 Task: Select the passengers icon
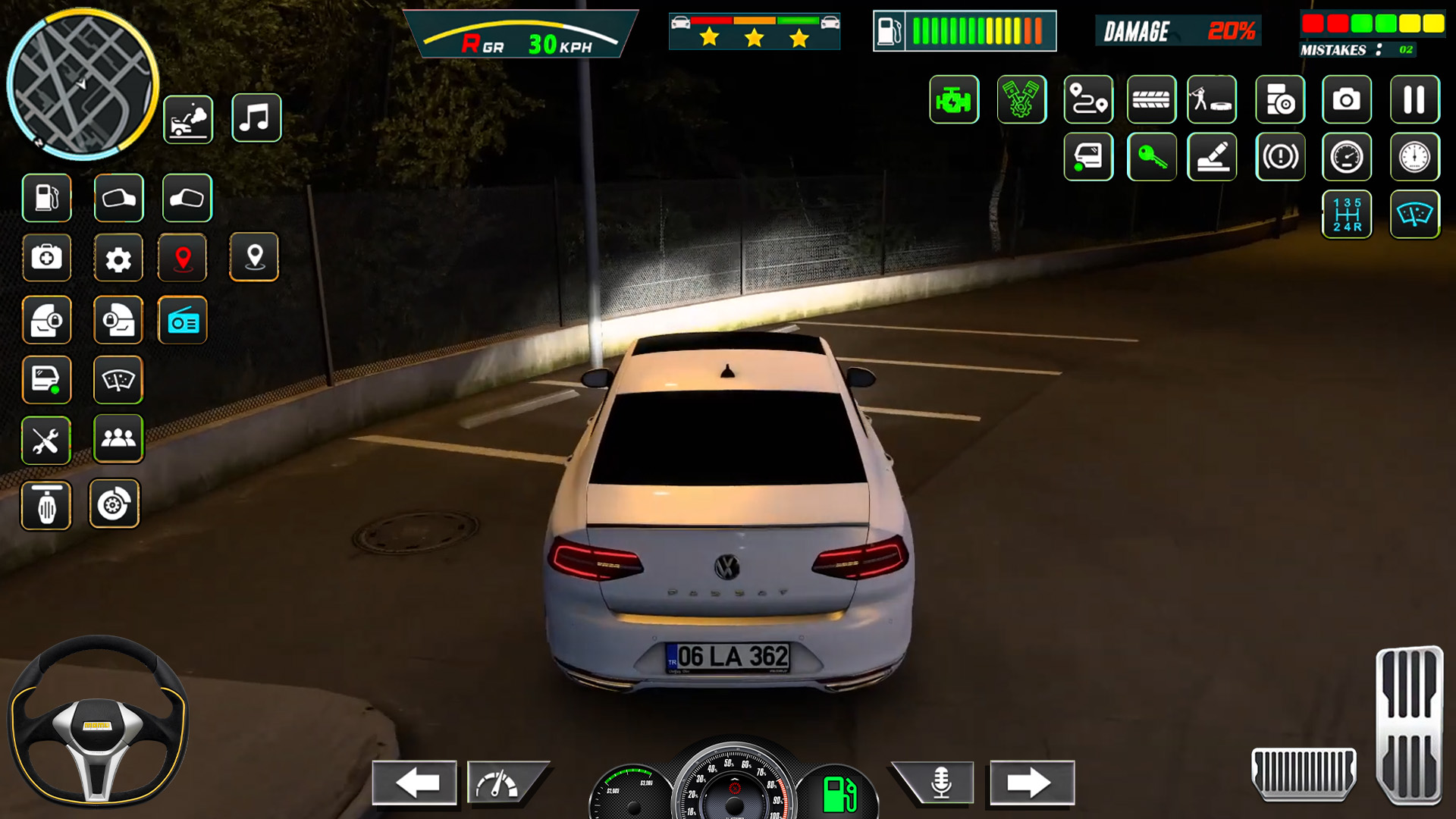[x=118, y=440]
